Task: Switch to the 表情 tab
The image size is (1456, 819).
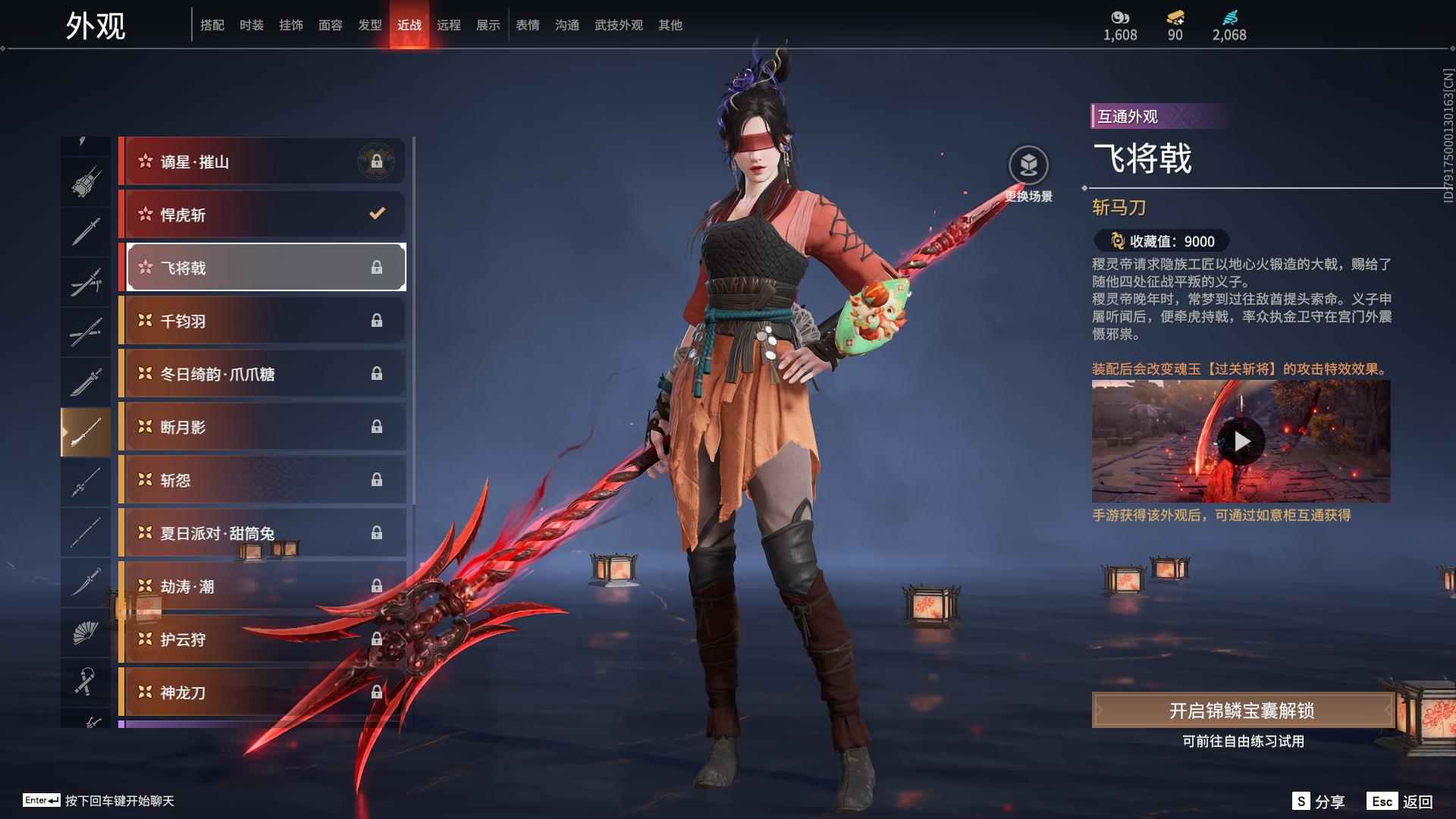Action: pyautogui.click(x=527, y=24)
